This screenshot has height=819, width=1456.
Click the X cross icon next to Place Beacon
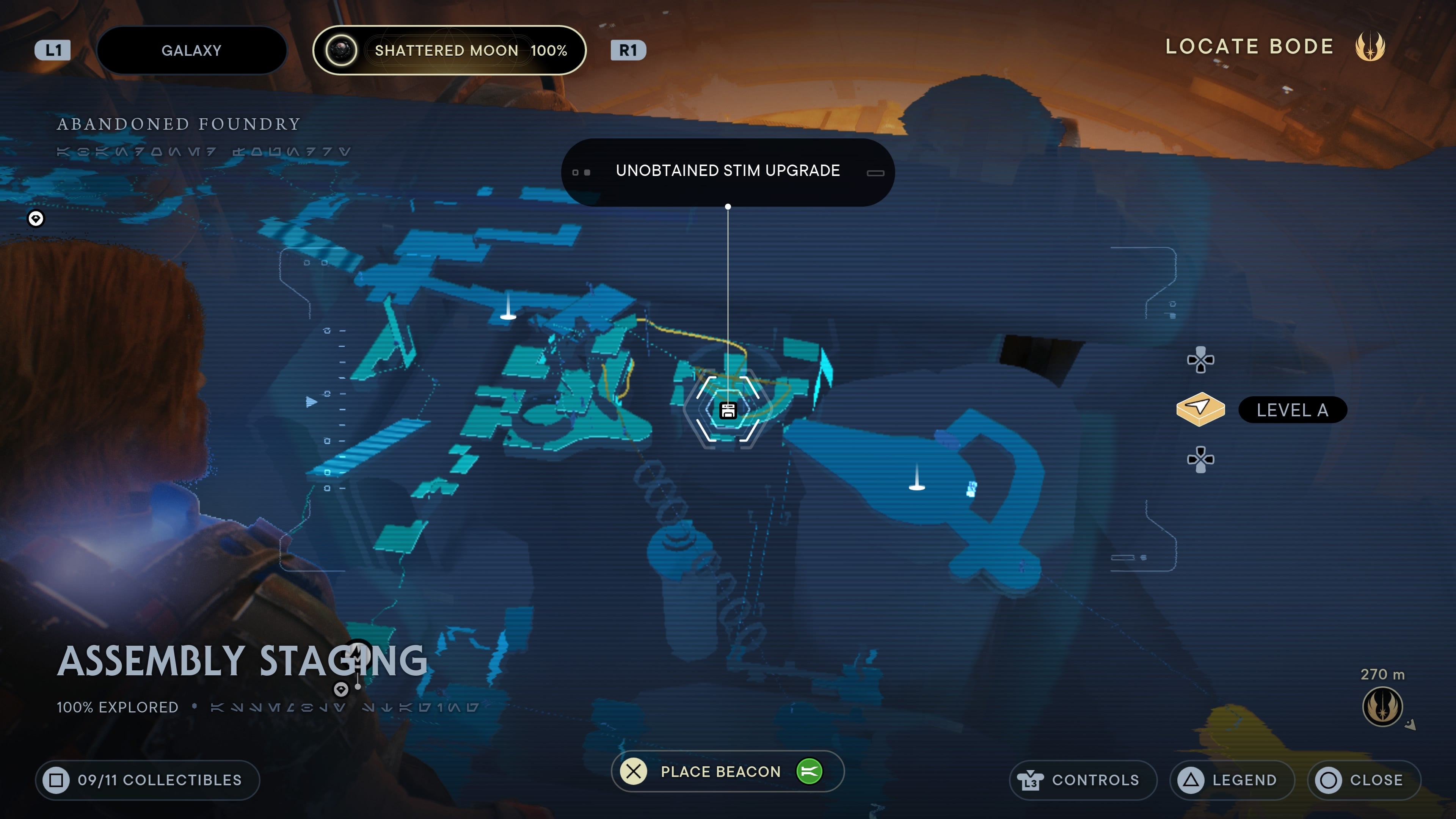[x=634, y=771]
